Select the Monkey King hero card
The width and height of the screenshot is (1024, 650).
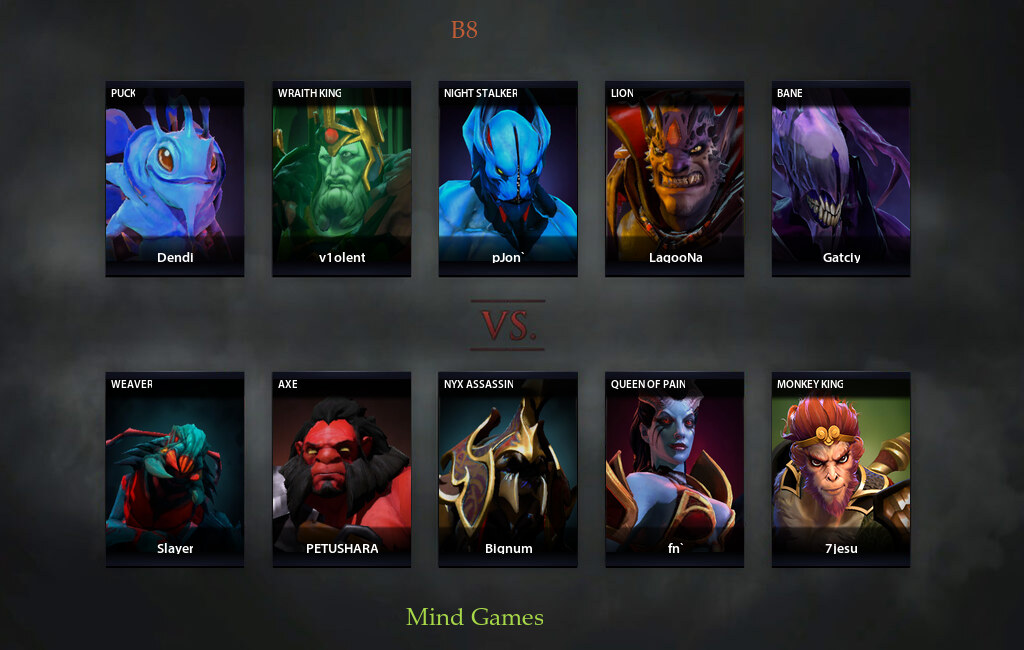click(x=840, y=470)
